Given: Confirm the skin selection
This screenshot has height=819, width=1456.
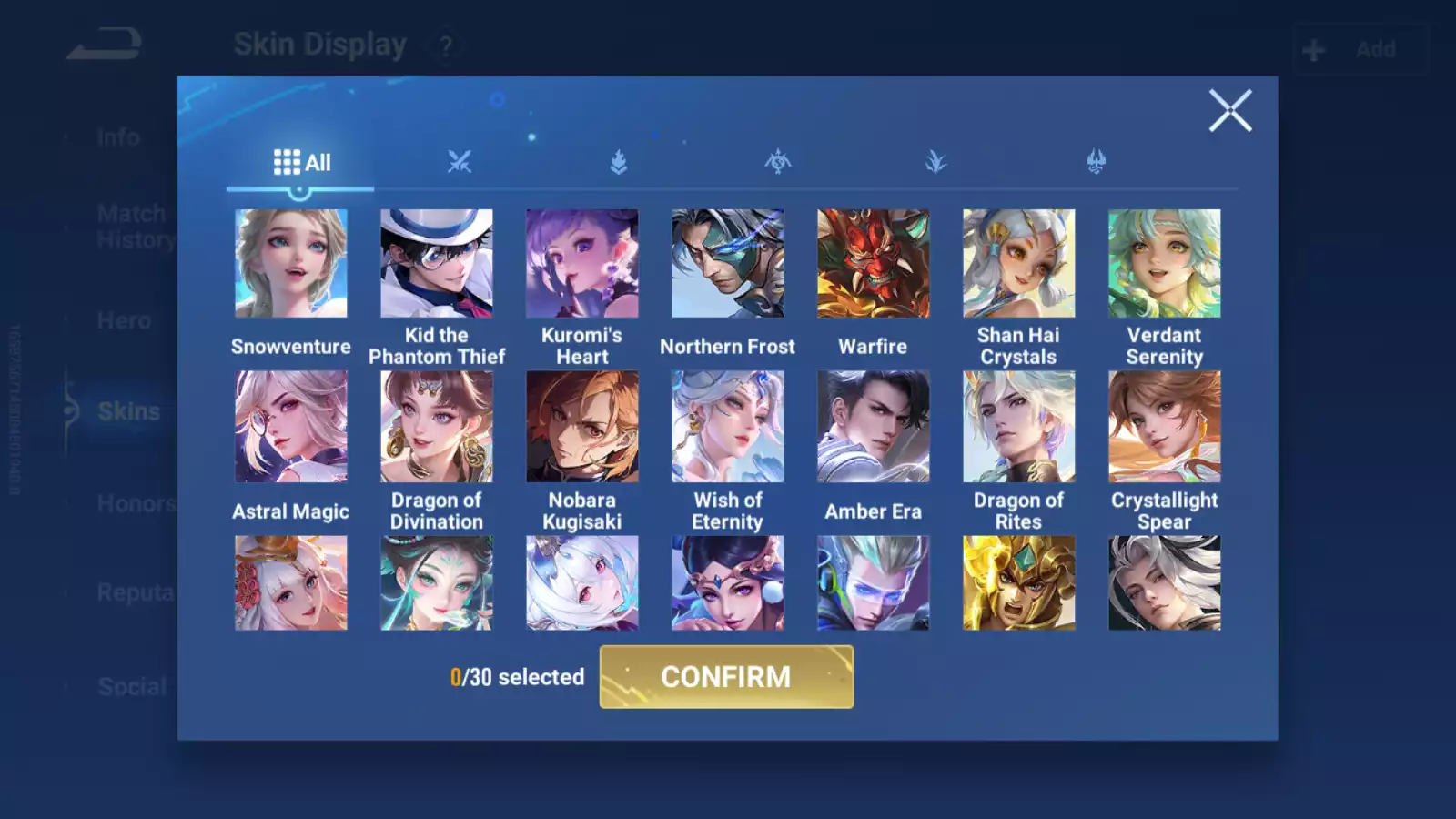Looking at the screenshot, I should [x=726, y=677].
